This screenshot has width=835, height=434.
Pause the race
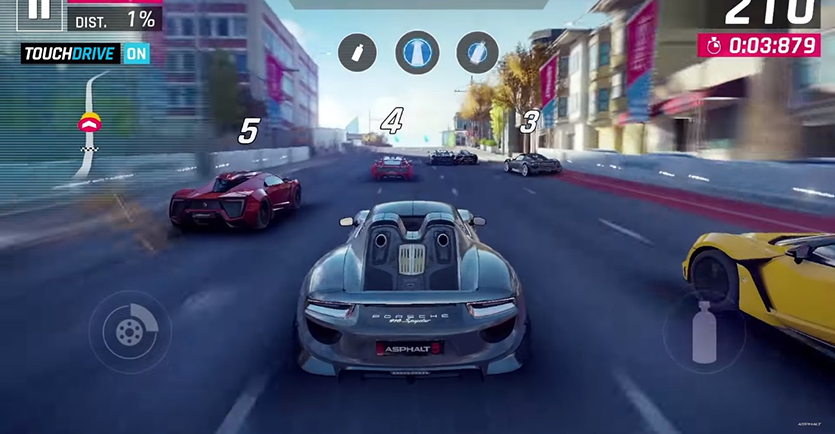point(37,10)
